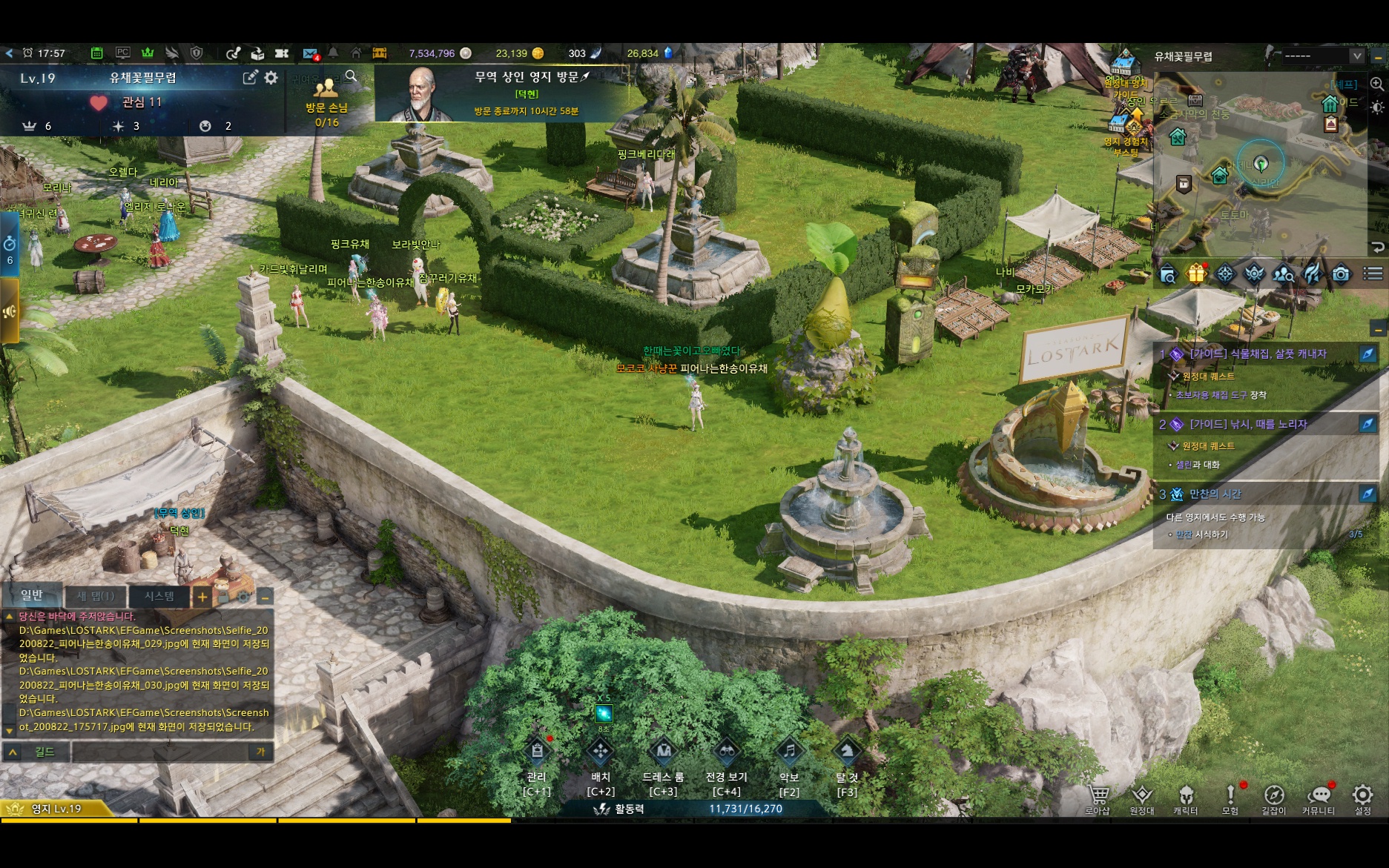Select the 배치 placement mode icon
The height and width of the screenshot is (868, 1389).
600,752
